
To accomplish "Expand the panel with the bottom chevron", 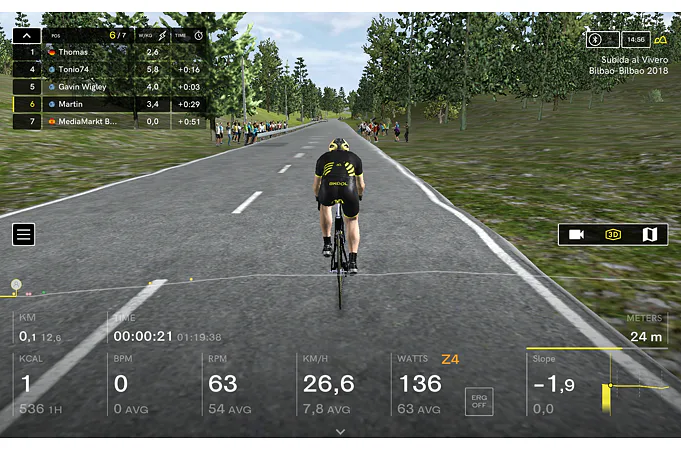I will click(340, 432).
